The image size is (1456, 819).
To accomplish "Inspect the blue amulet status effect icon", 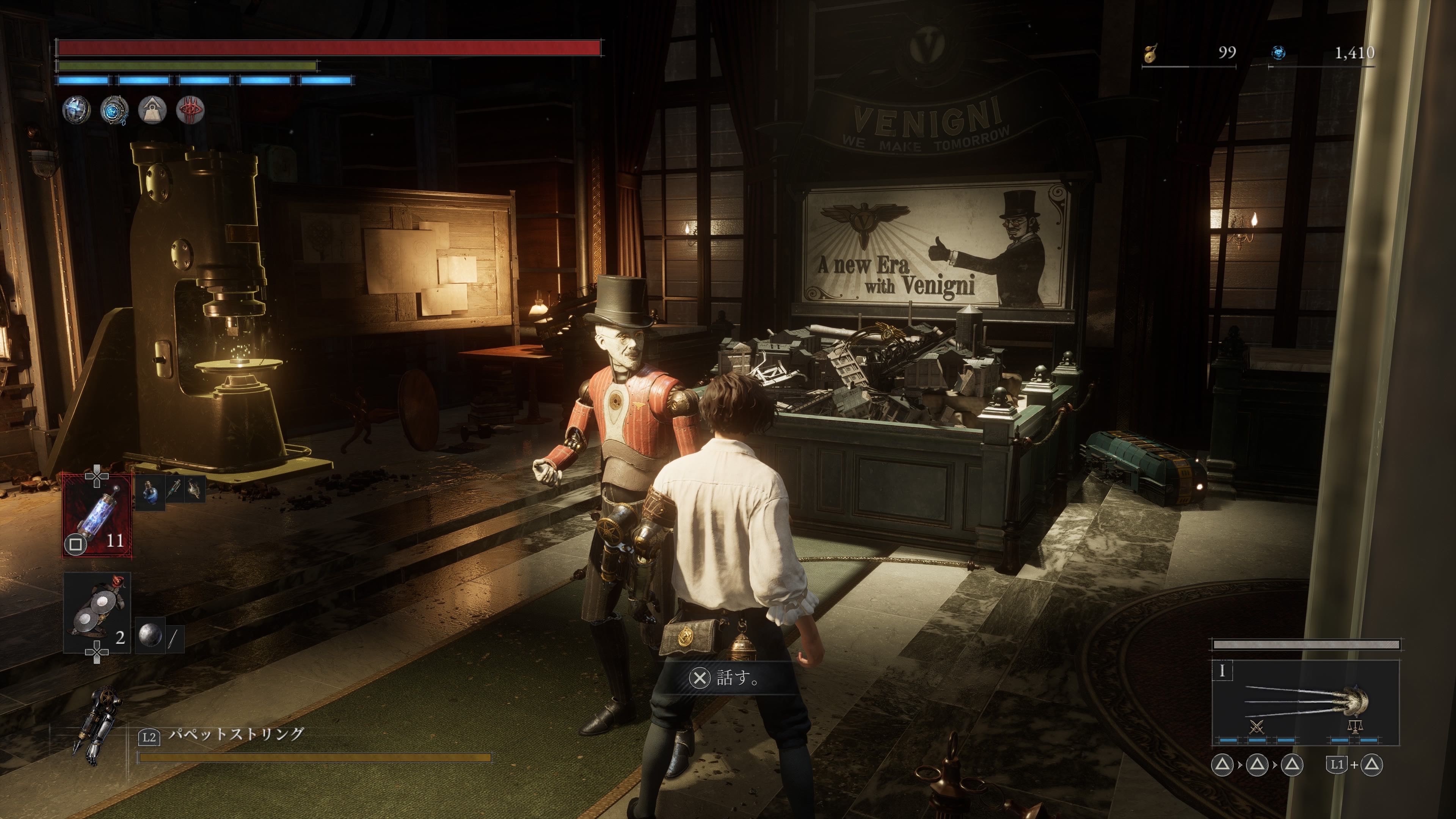I will 114,110.
